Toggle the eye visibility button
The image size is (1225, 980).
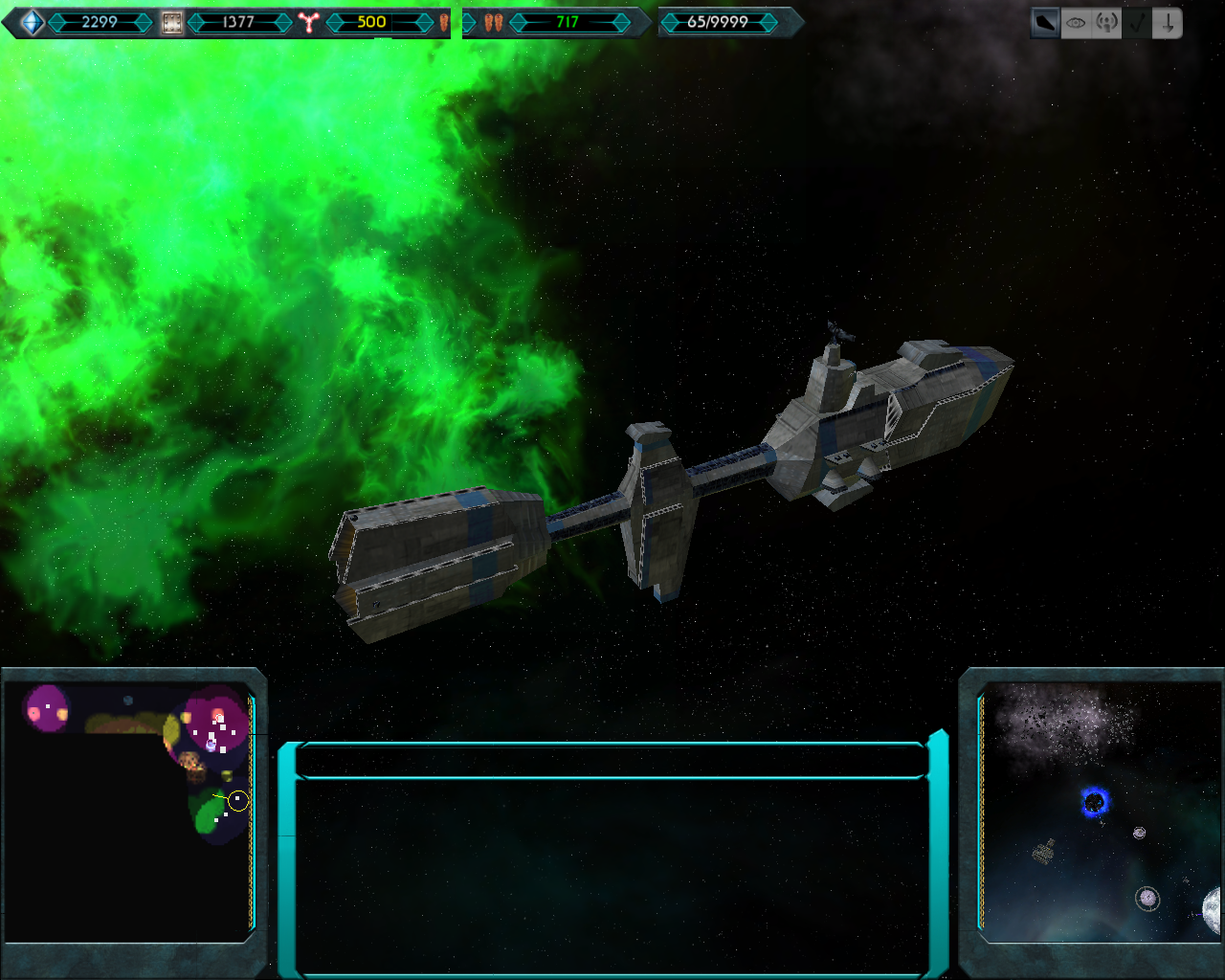pyautogui.click(x=1076, y=23)
